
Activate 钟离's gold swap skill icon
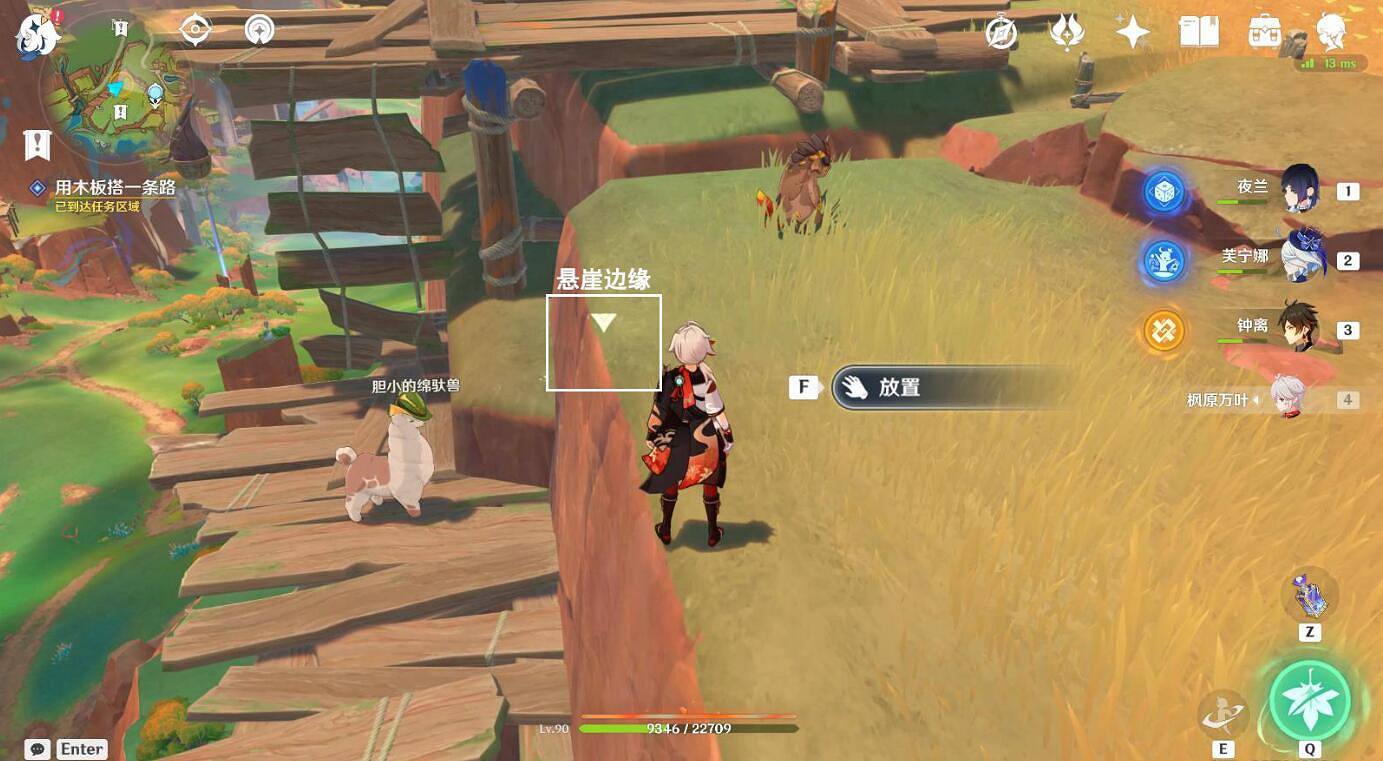click(x=1163, y=330)
